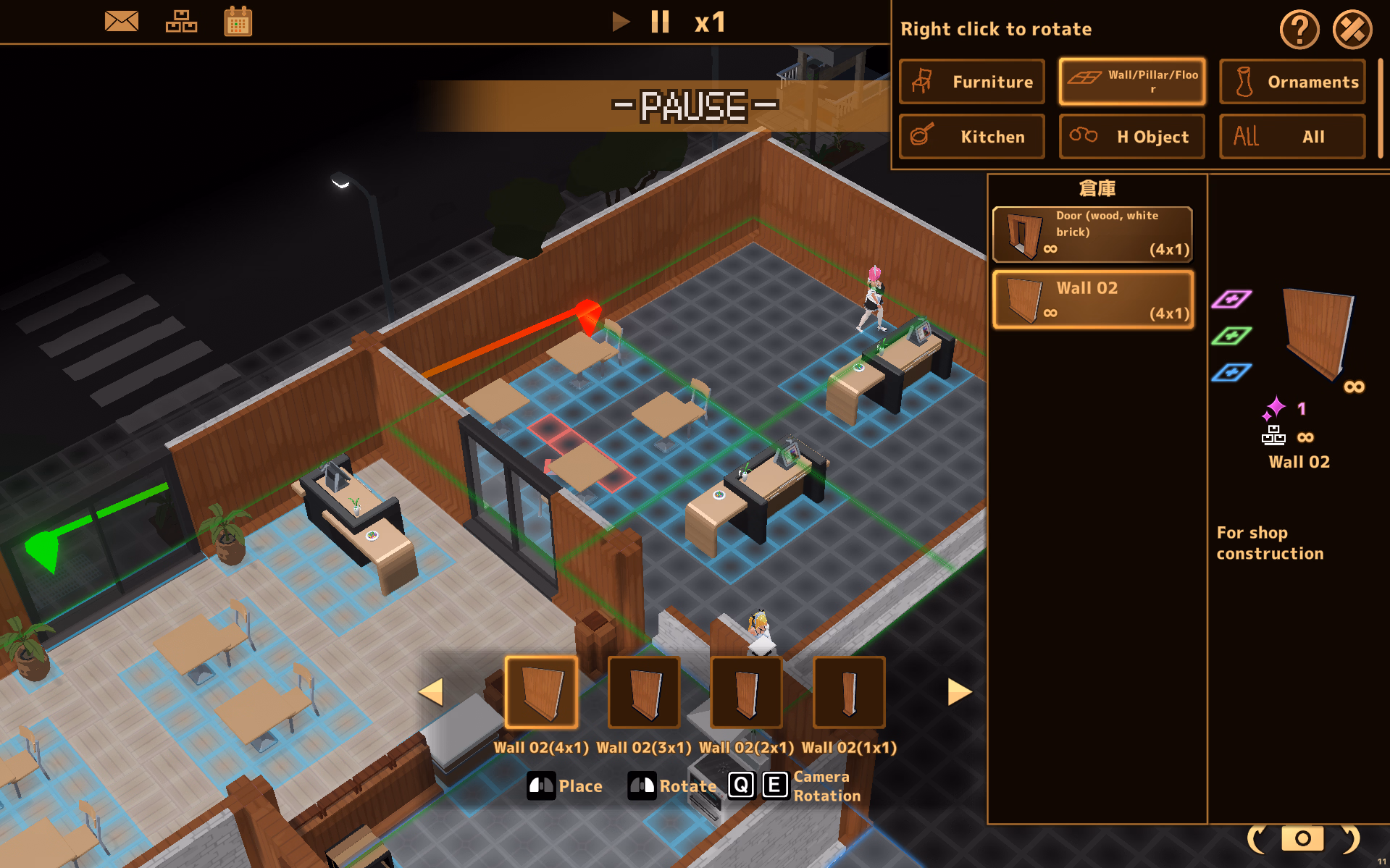Click the camera screenshot button
The height and width of the screenshot is (868, 1390).
[x=1302, y=838]
